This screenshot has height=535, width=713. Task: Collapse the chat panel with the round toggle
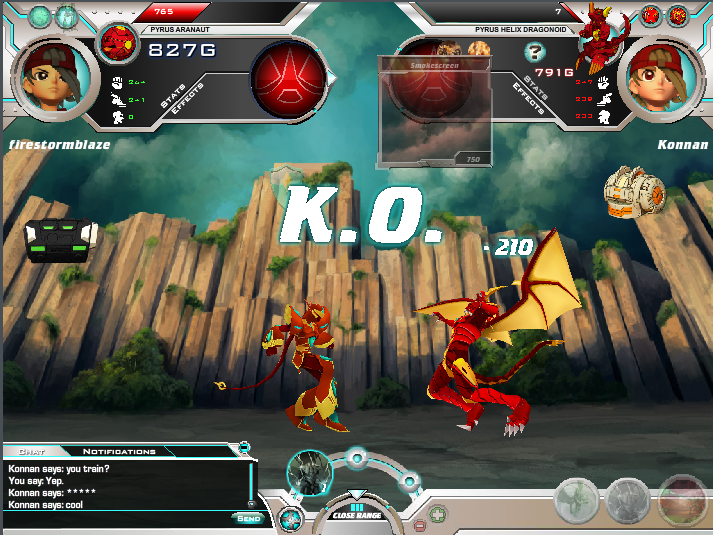(x=244, y=446)
